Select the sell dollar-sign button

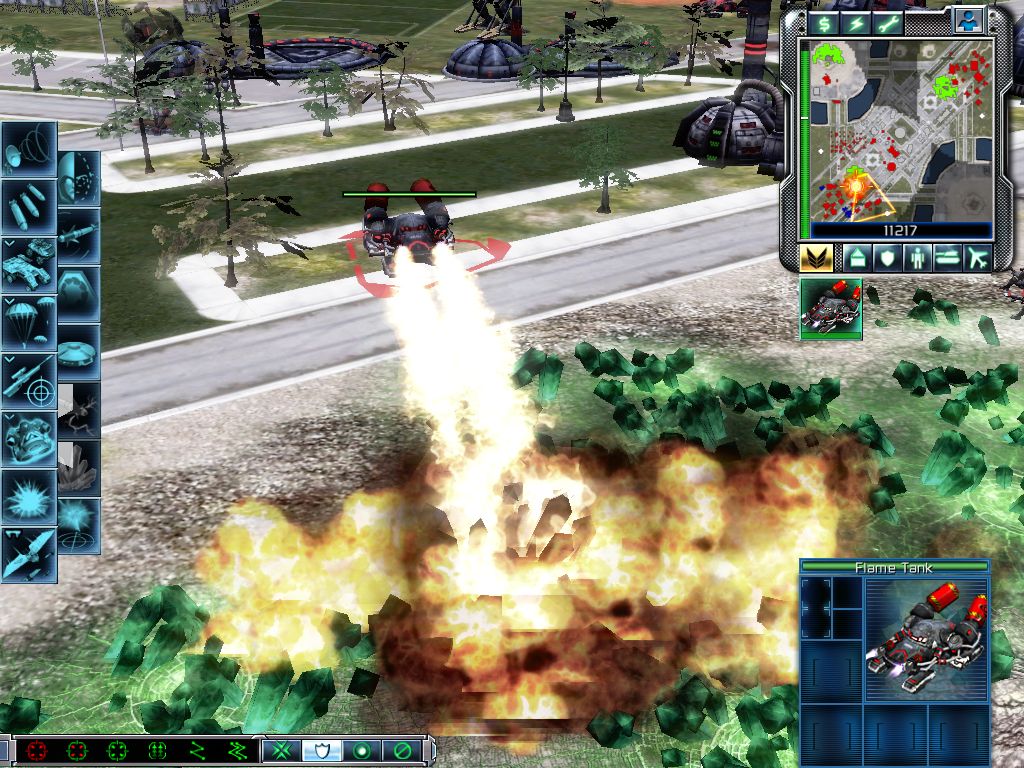824,23
